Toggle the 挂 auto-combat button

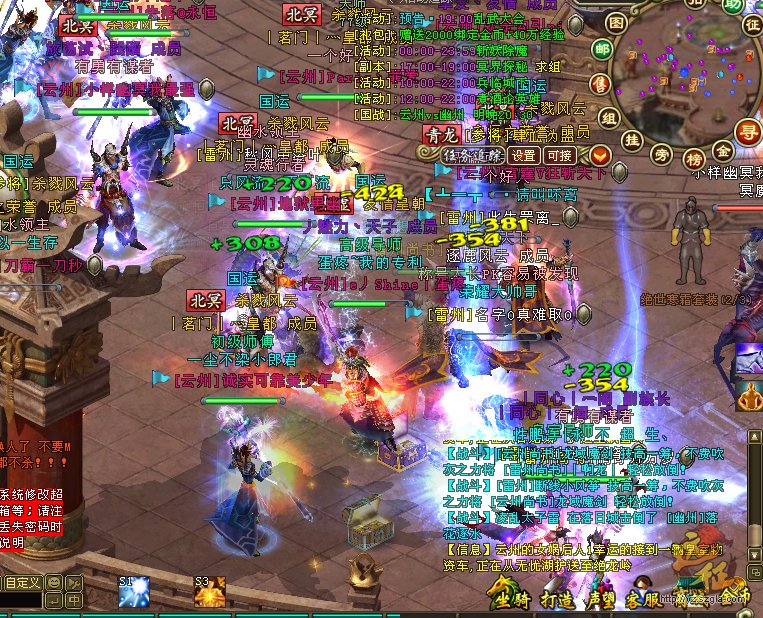click(631, 141)
